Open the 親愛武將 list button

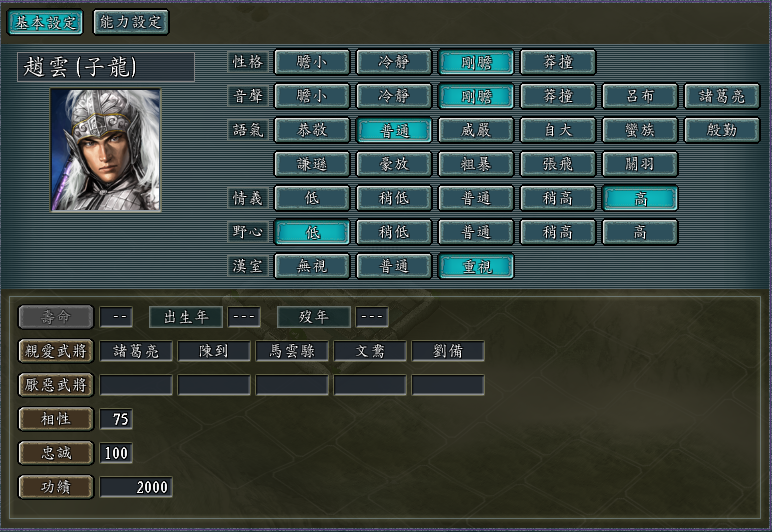(x=56, y=351)
